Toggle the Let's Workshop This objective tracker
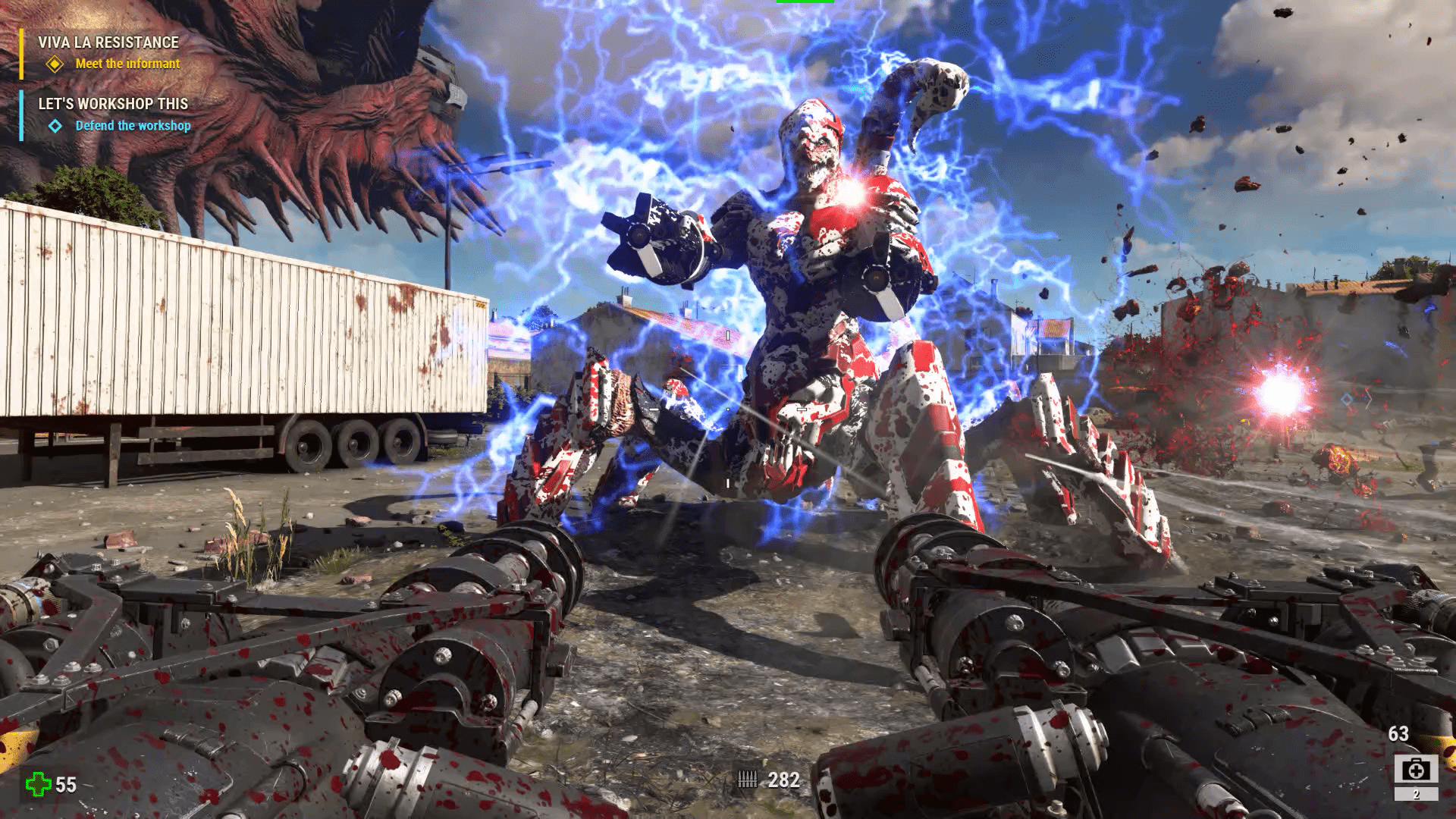1456x819 pixels. click(114, 104)
